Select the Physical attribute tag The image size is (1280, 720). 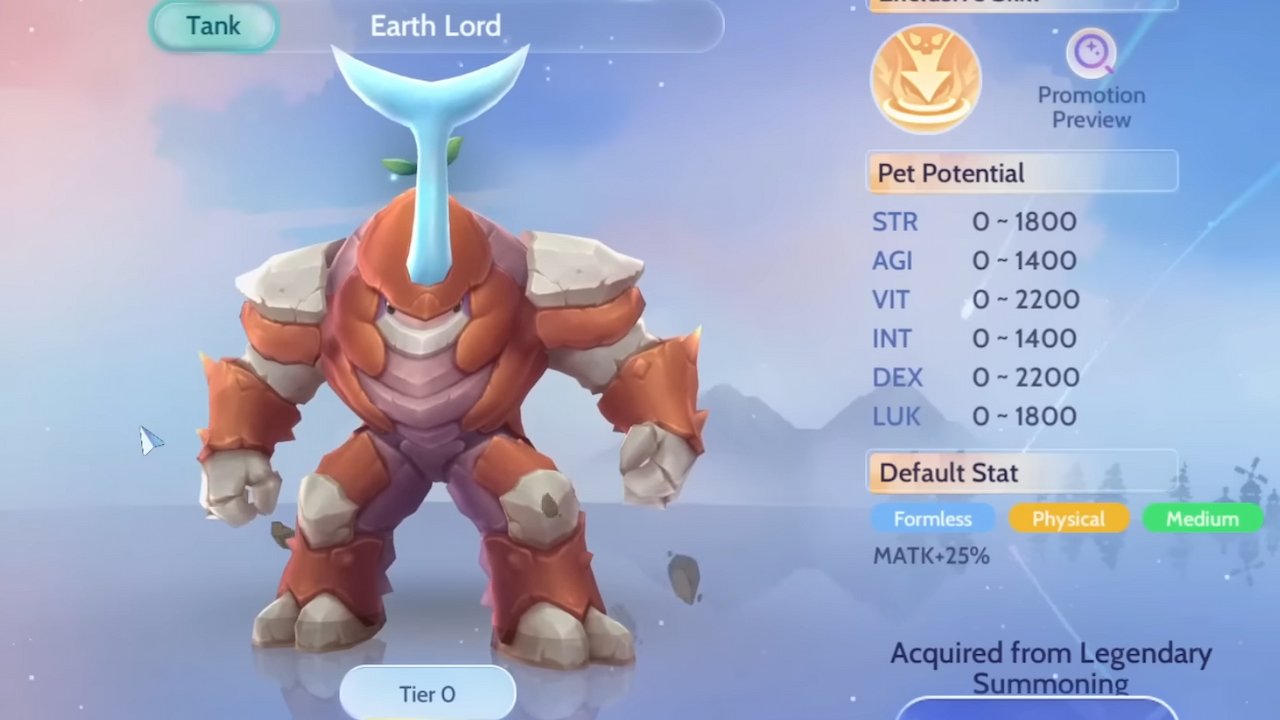point(1067,519)
